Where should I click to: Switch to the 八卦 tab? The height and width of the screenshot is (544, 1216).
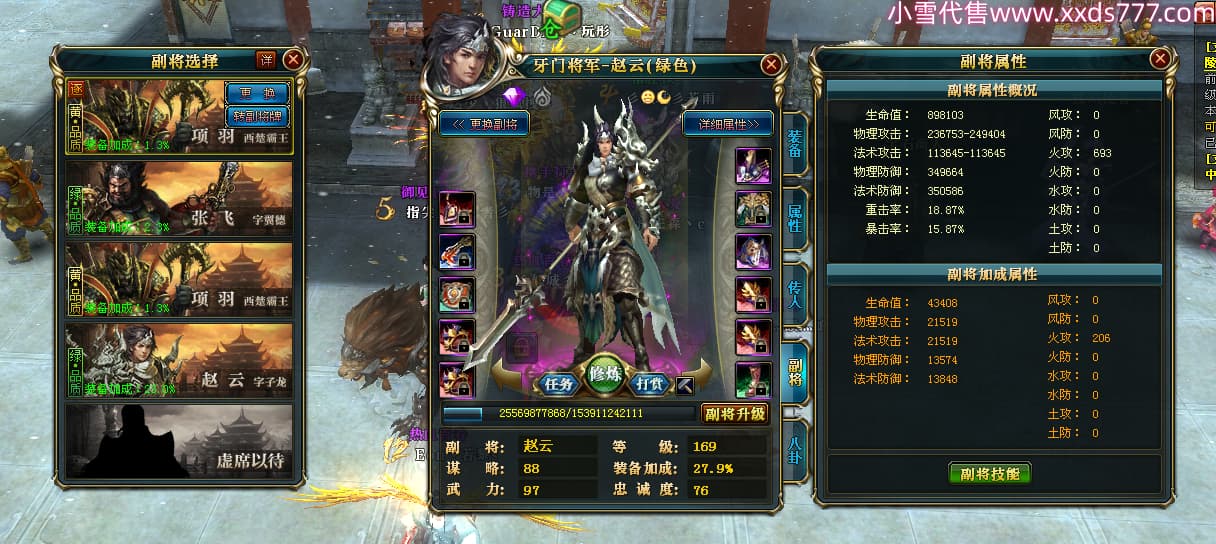795,446
